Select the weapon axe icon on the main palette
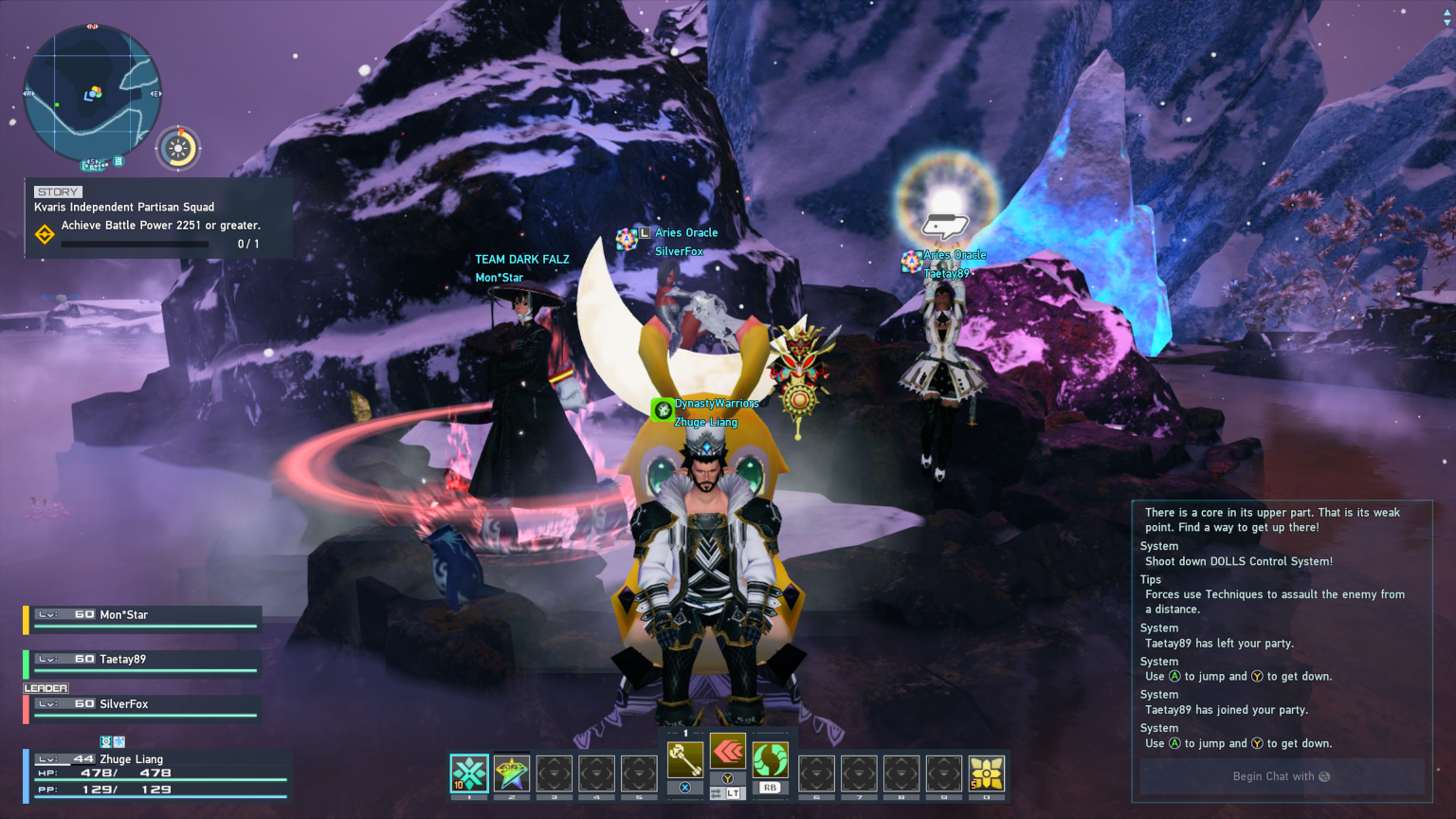1456x819 pixels. 686,758
